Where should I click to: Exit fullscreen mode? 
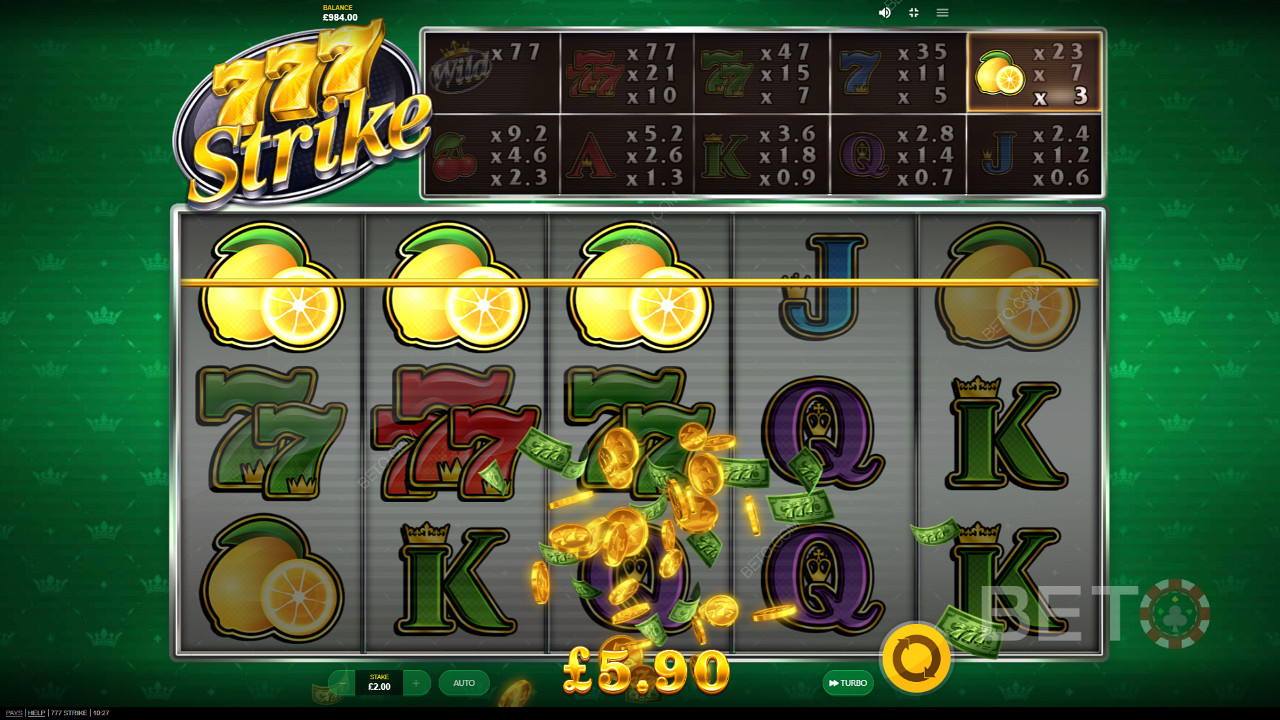pyautogui.click(x=913, y=13)
